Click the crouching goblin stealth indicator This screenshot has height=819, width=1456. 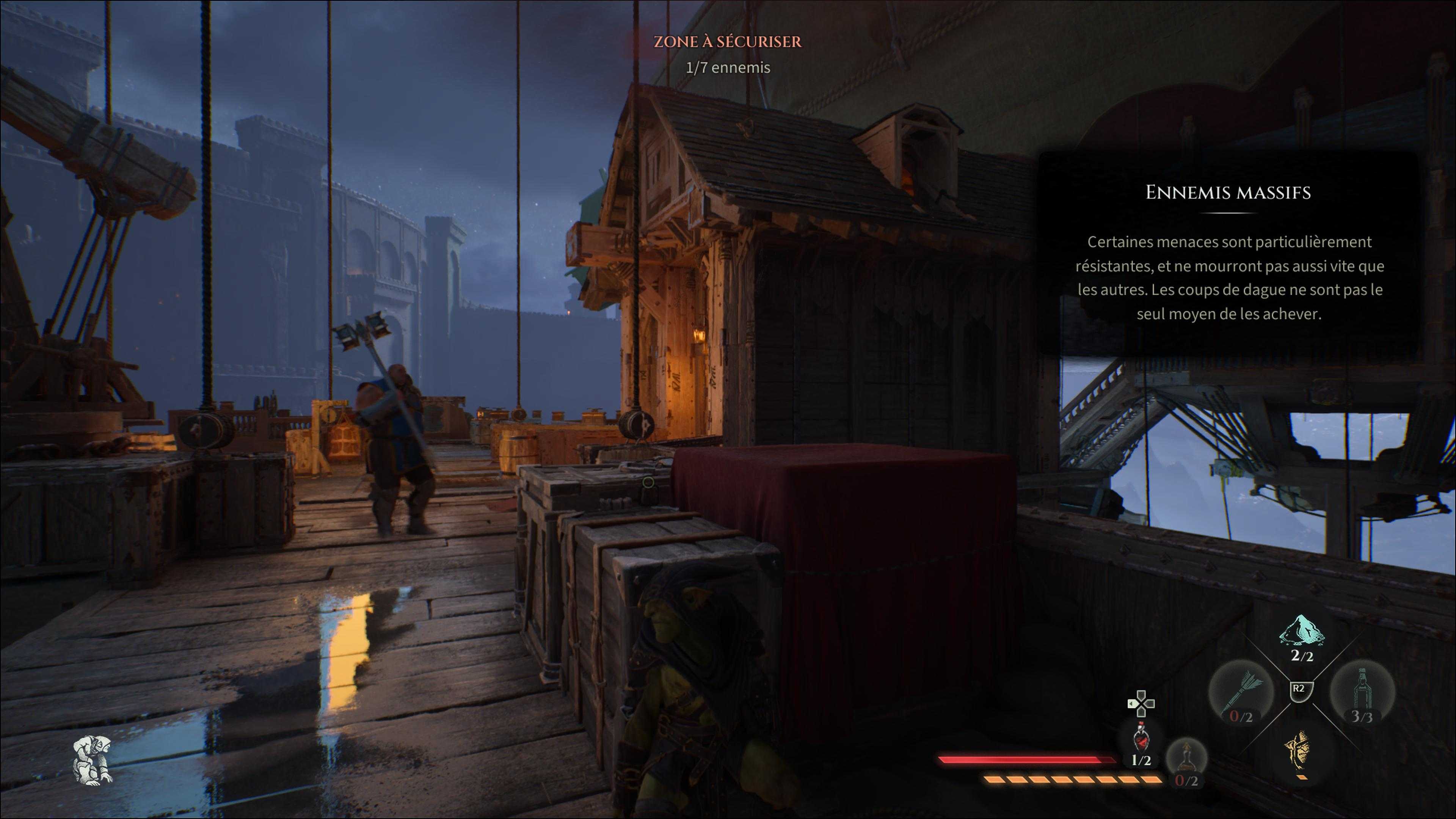click(93, 760)
